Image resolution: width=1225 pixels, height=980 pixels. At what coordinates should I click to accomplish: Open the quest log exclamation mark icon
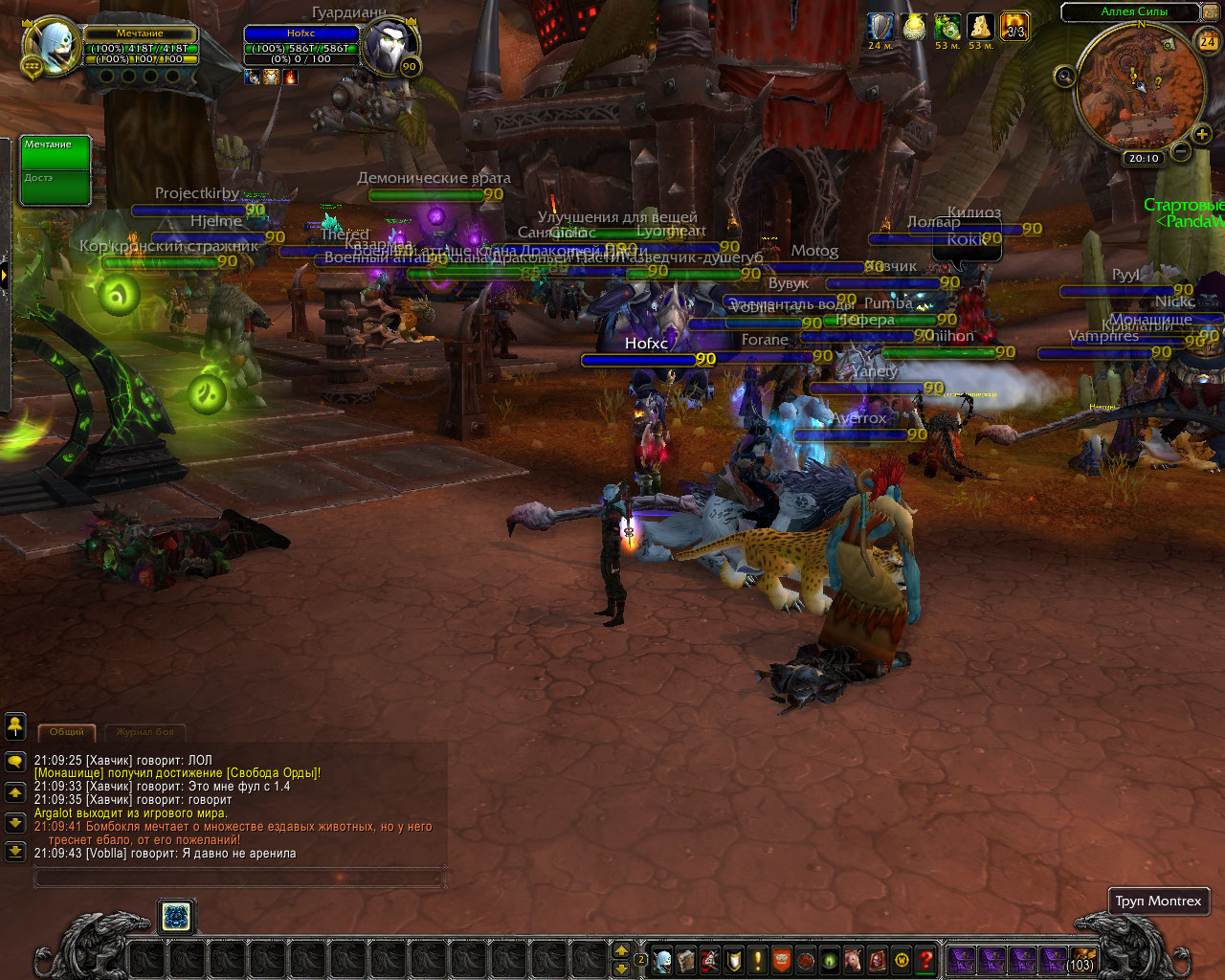[x=758, y=959]
